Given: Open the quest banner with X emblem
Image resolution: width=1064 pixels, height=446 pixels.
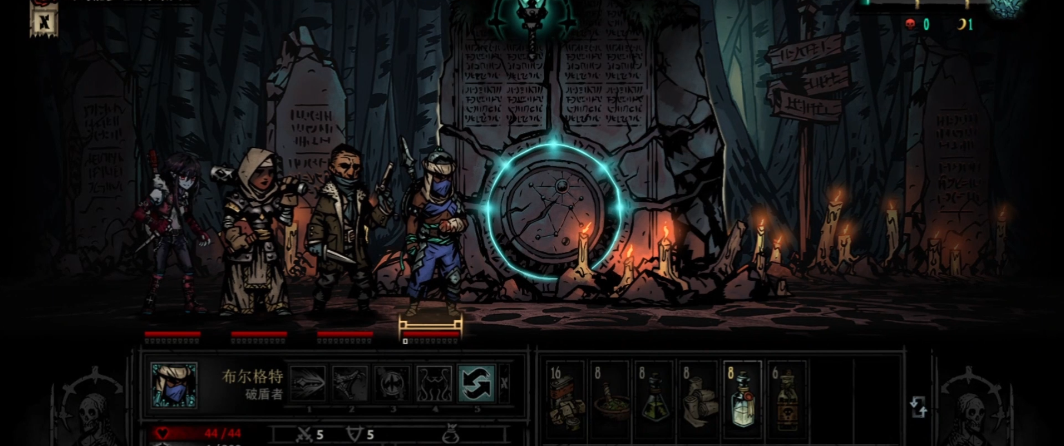Looking at the screenshot, I should tap(44, 18).
